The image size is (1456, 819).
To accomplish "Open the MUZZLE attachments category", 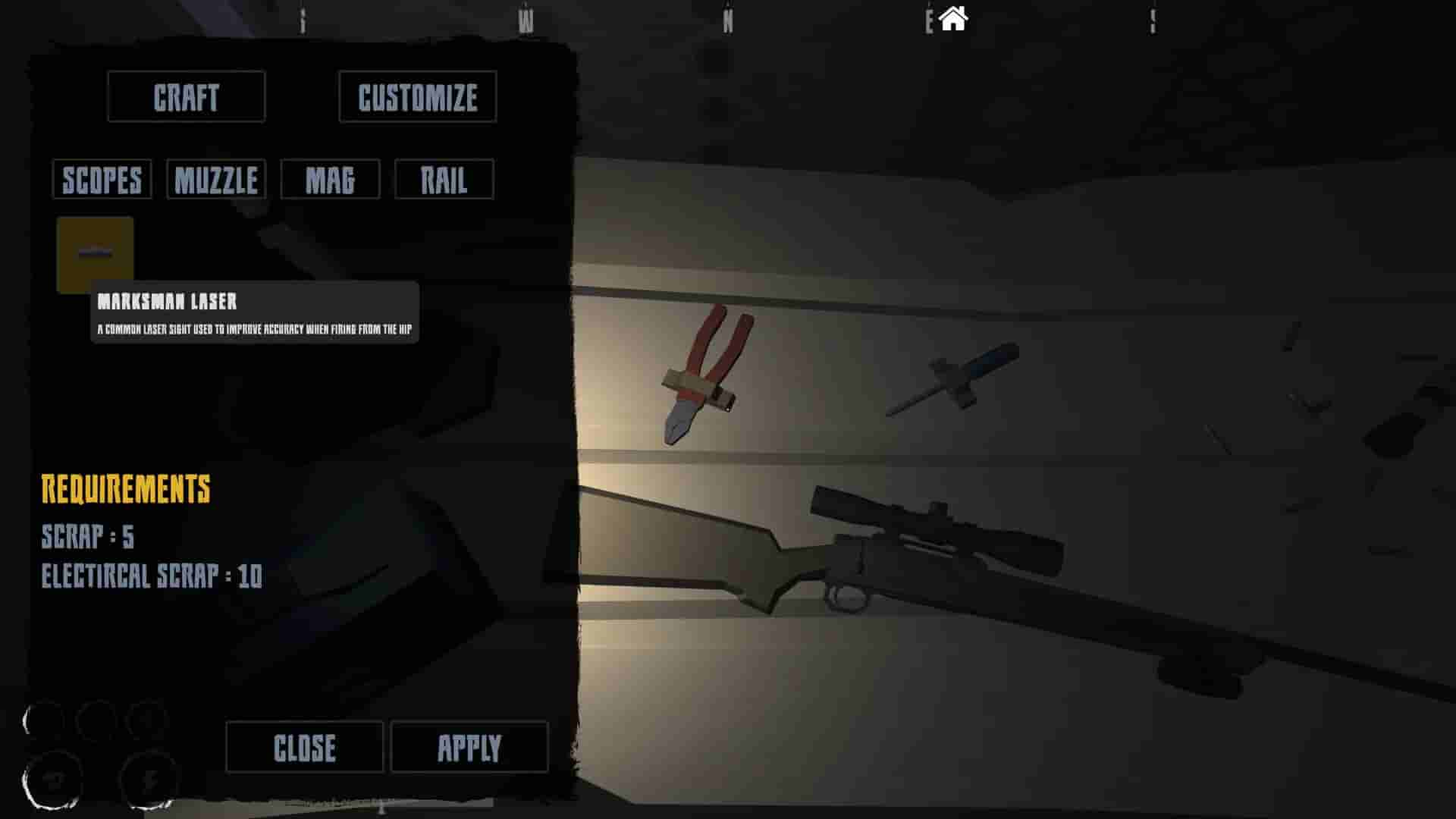I will tap(215, 179).
